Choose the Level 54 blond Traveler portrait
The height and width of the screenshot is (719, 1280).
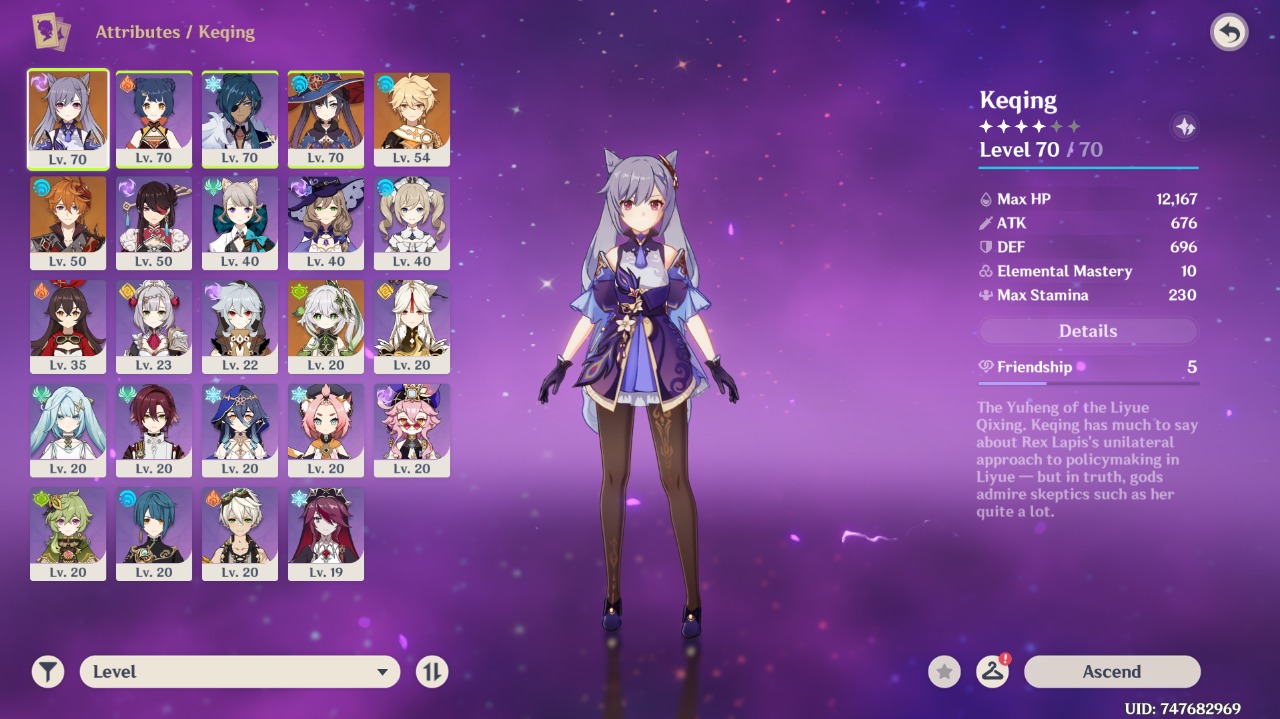coord(412,118)
